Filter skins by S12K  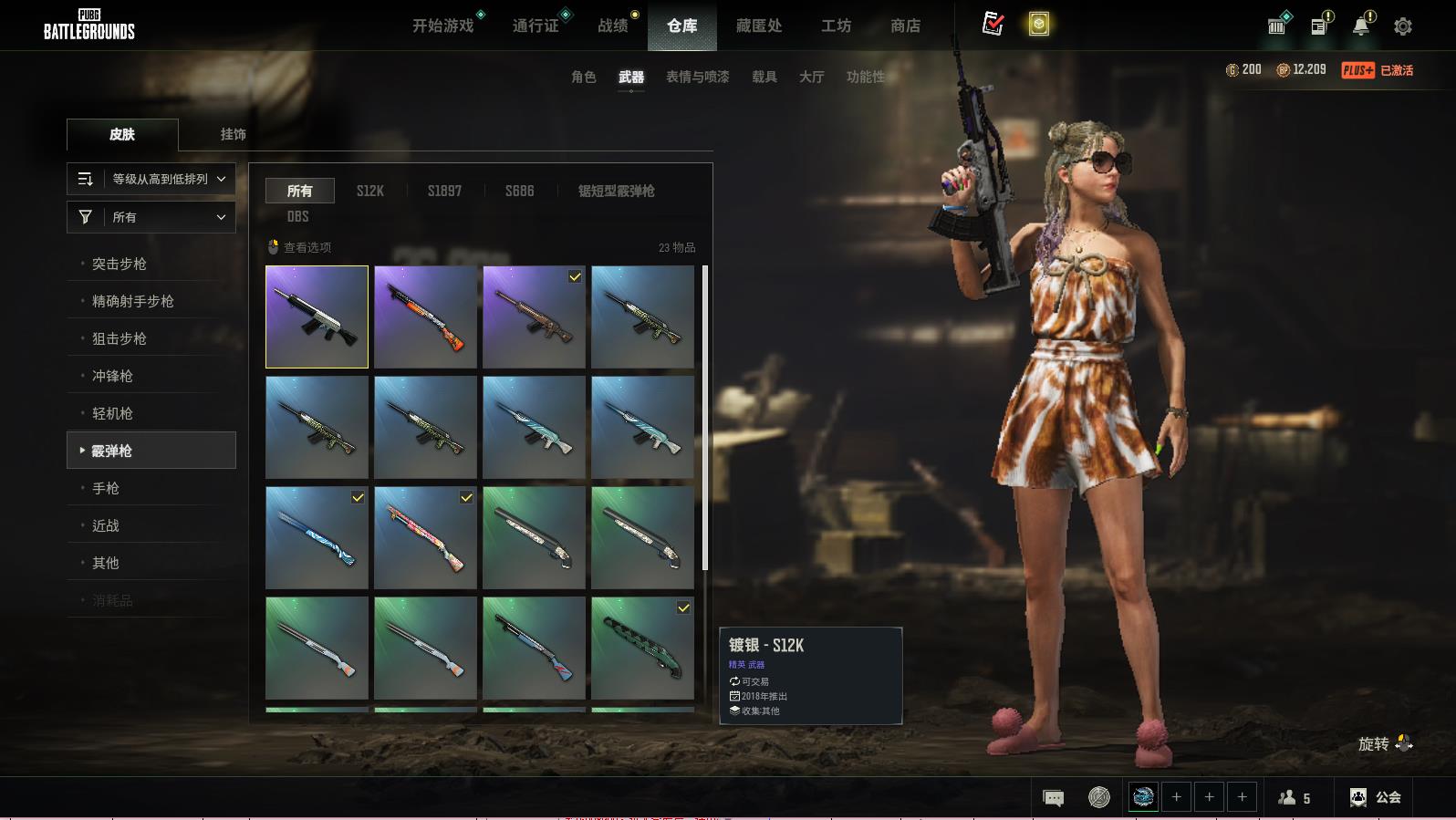(x=369, y=191)
